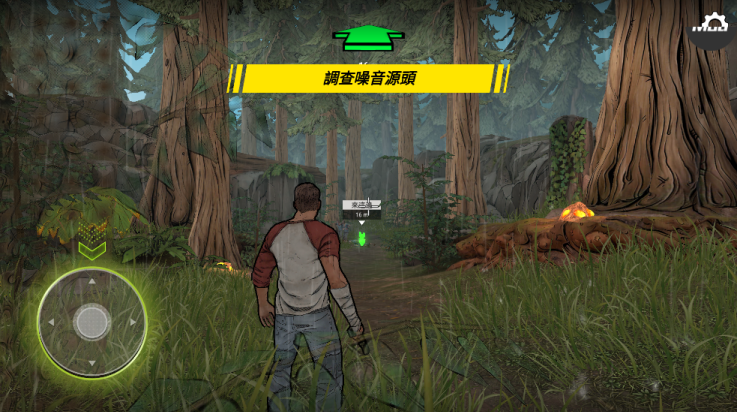Viewport: 737px width, 412px height.
Task: Tap the virtual joystick center knob
Action: (92, 321)
